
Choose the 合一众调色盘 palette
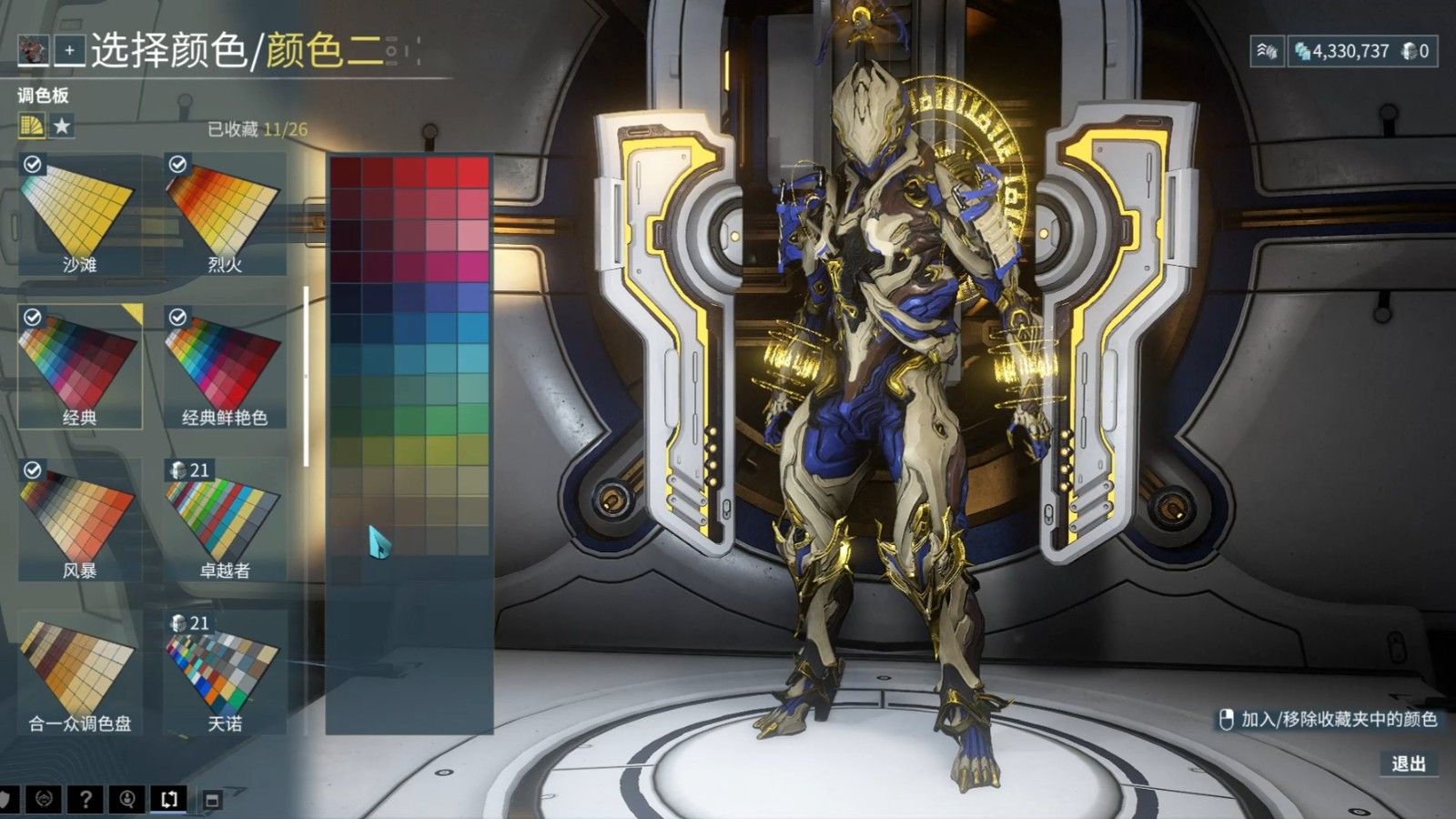point(80,672)
